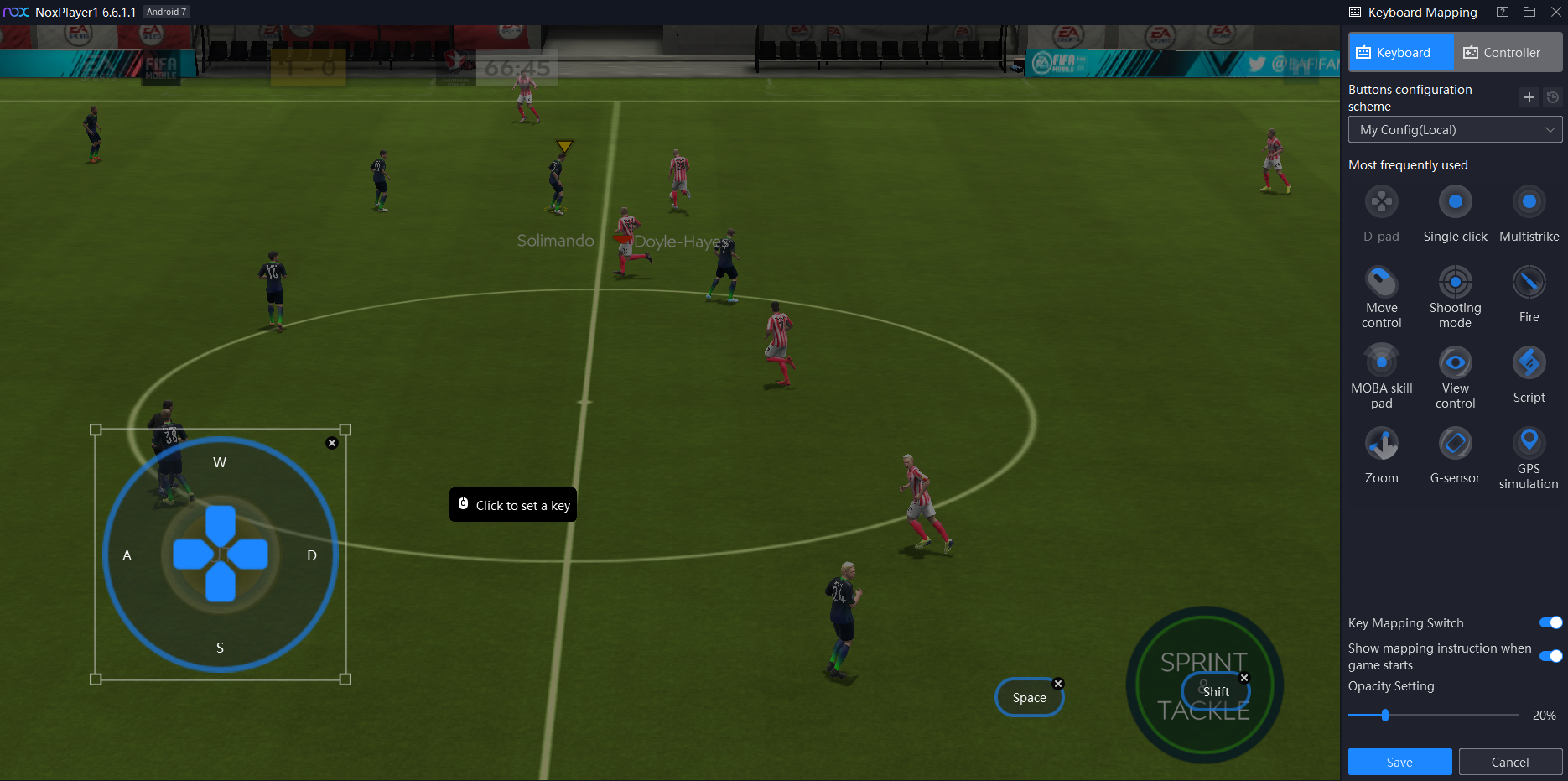Select the Zoom mapping tool

point(1382,443)
